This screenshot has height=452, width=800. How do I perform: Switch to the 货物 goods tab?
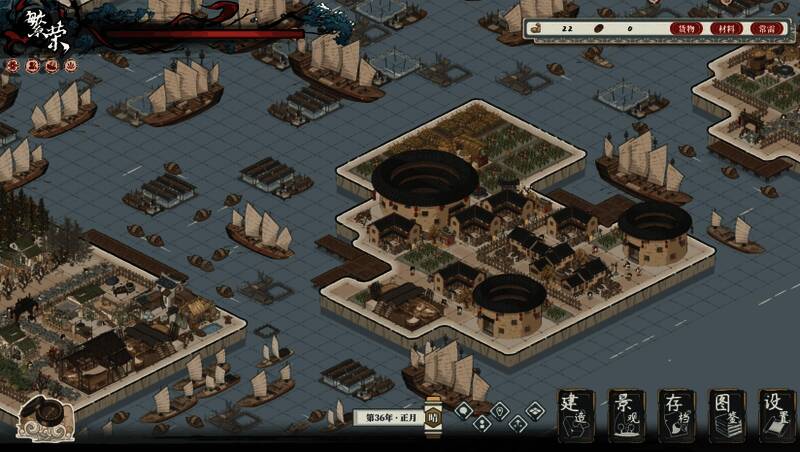686,28
